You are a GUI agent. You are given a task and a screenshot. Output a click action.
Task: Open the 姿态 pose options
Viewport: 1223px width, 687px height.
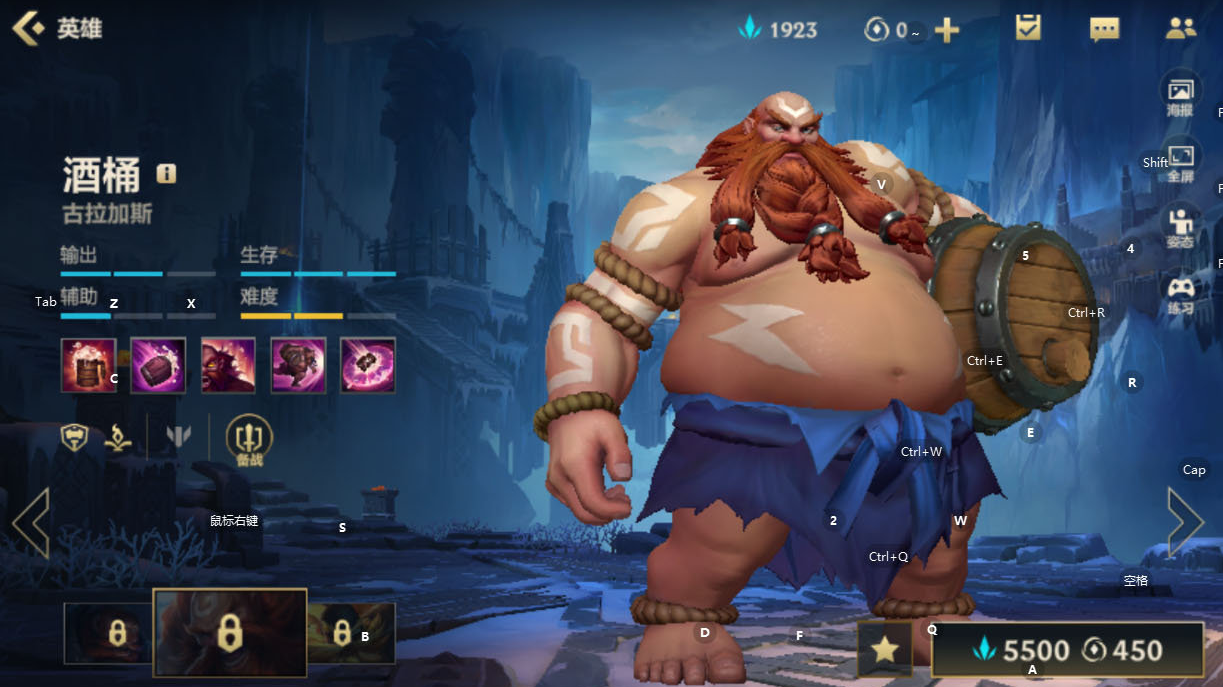pos(1181,228)
